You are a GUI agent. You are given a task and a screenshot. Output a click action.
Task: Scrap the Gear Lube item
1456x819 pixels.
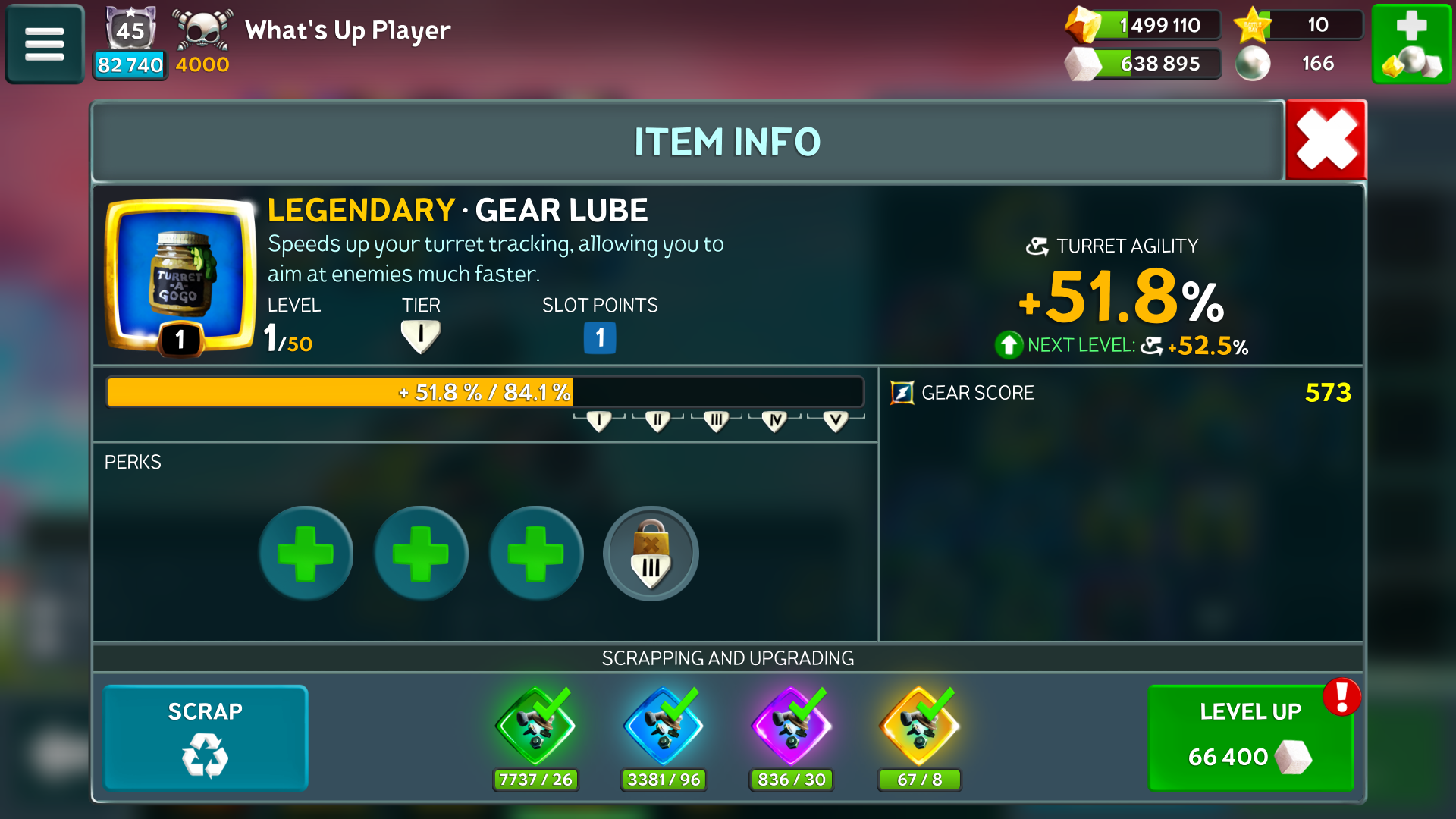pos(206,737)
